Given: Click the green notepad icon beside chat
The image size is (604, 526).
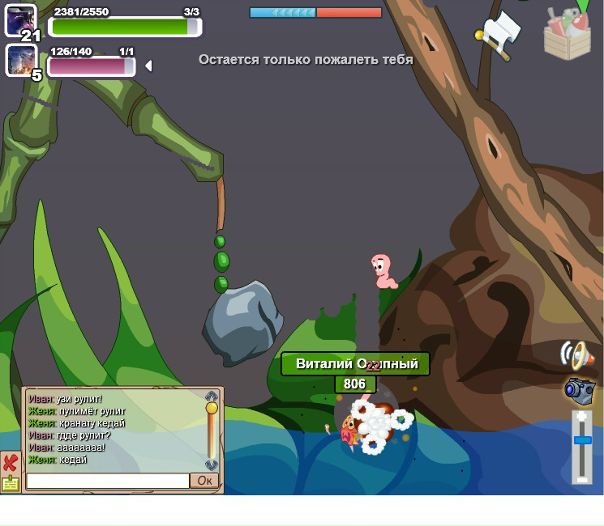Looking at the screenshot, I should tap(10, 483).
